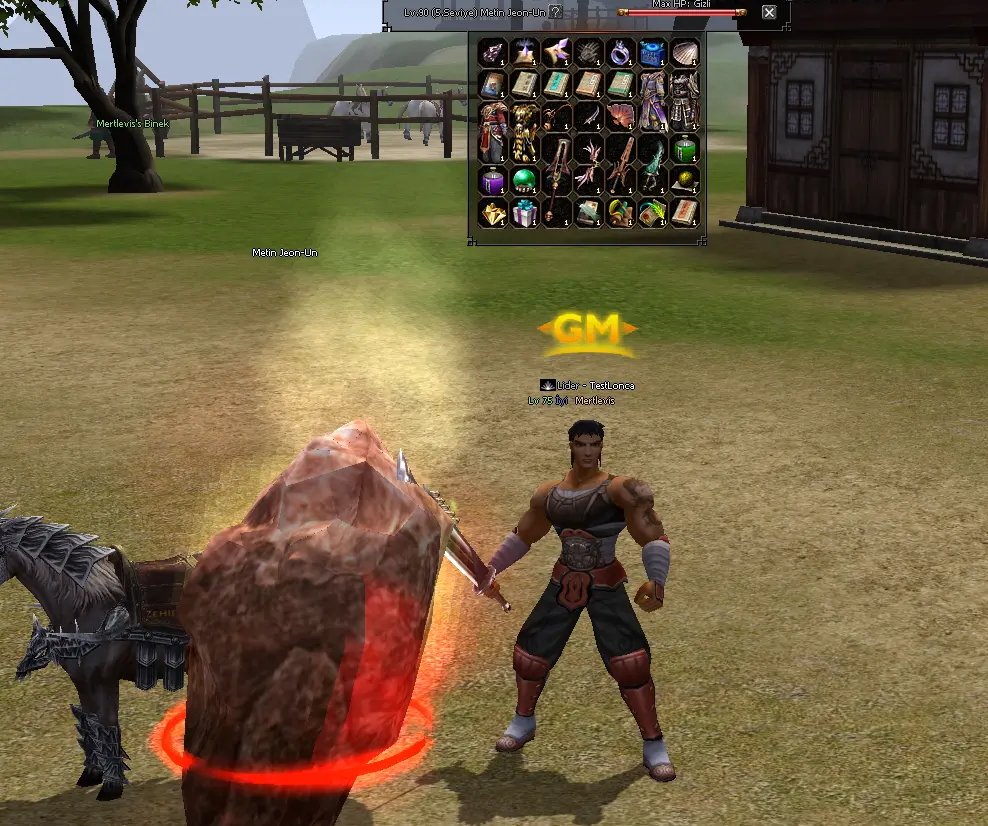Select the orange folding fan
Screen dimensions: 988x826
[x=620, y=115]
